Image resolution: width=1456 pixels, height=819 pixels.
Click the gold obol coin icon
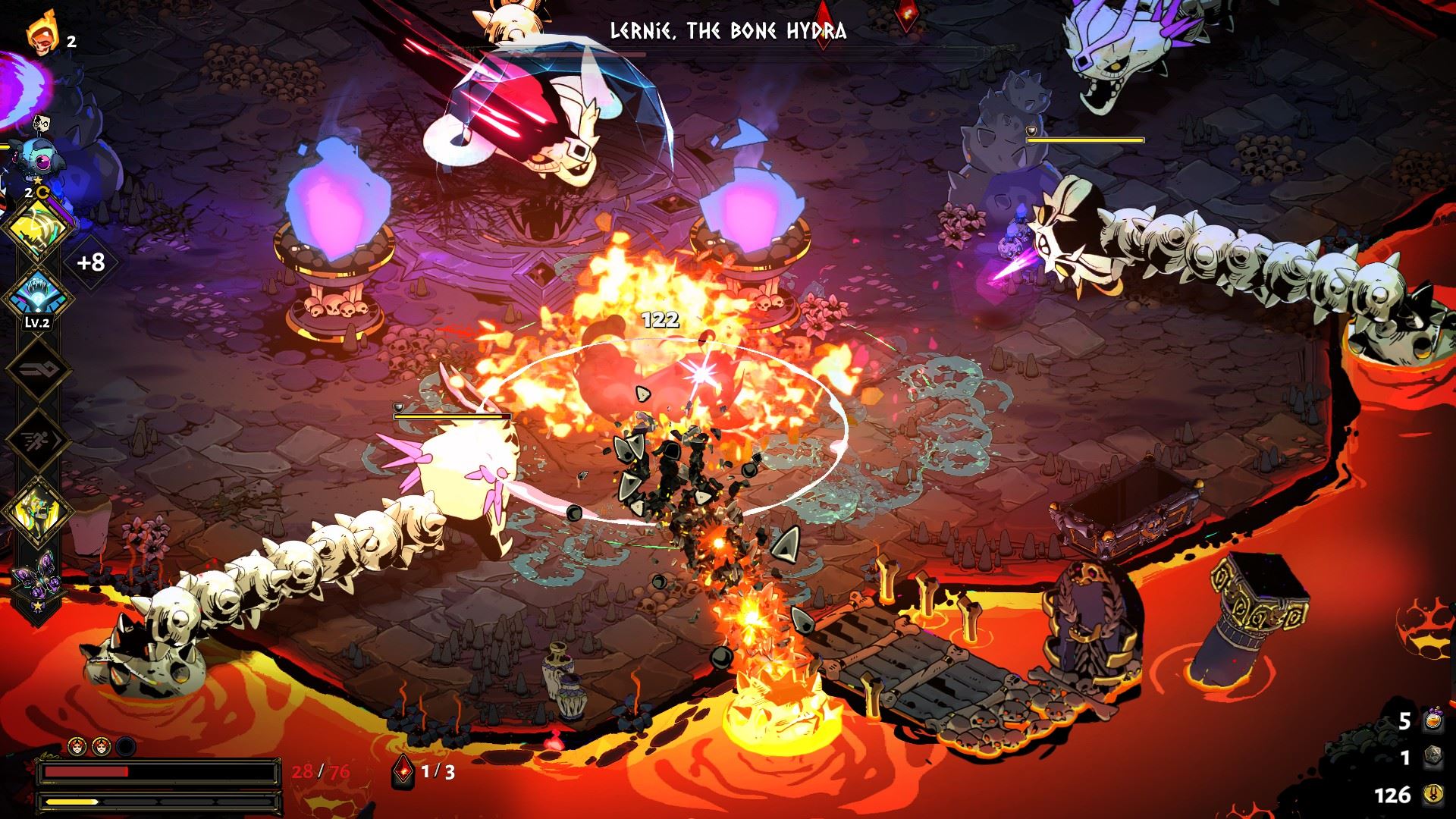[x=1431, y=795]
